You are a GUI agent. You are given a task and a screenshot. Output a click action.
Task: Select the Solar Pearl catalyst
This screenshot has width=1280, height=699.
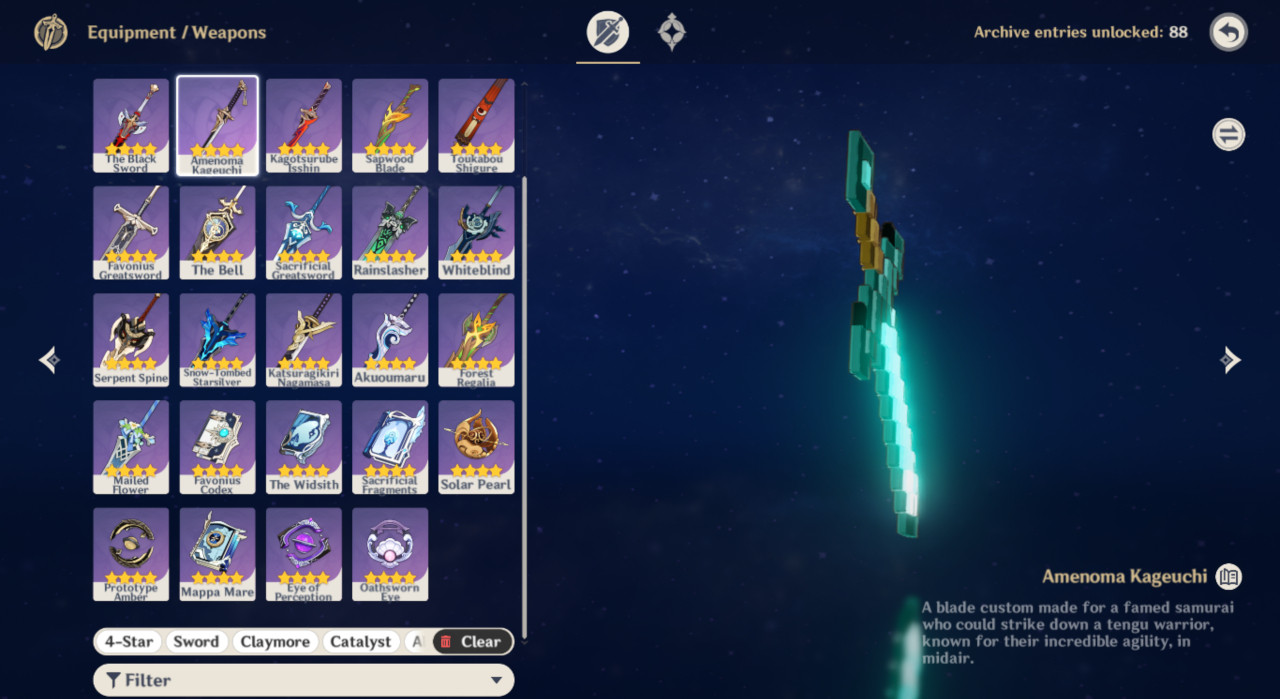(x=476, y=446)
